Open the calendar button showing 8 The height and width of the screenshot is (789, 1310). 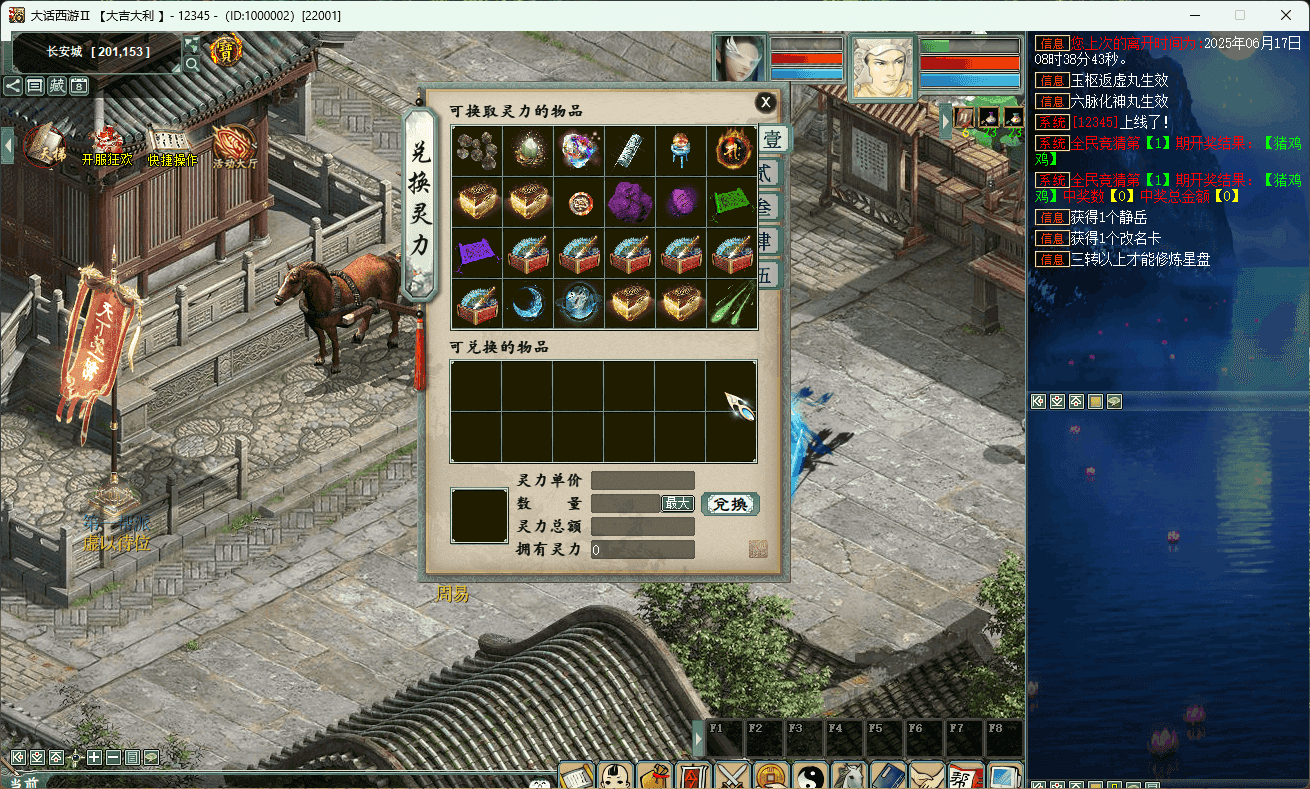click(x=79, y=86)
